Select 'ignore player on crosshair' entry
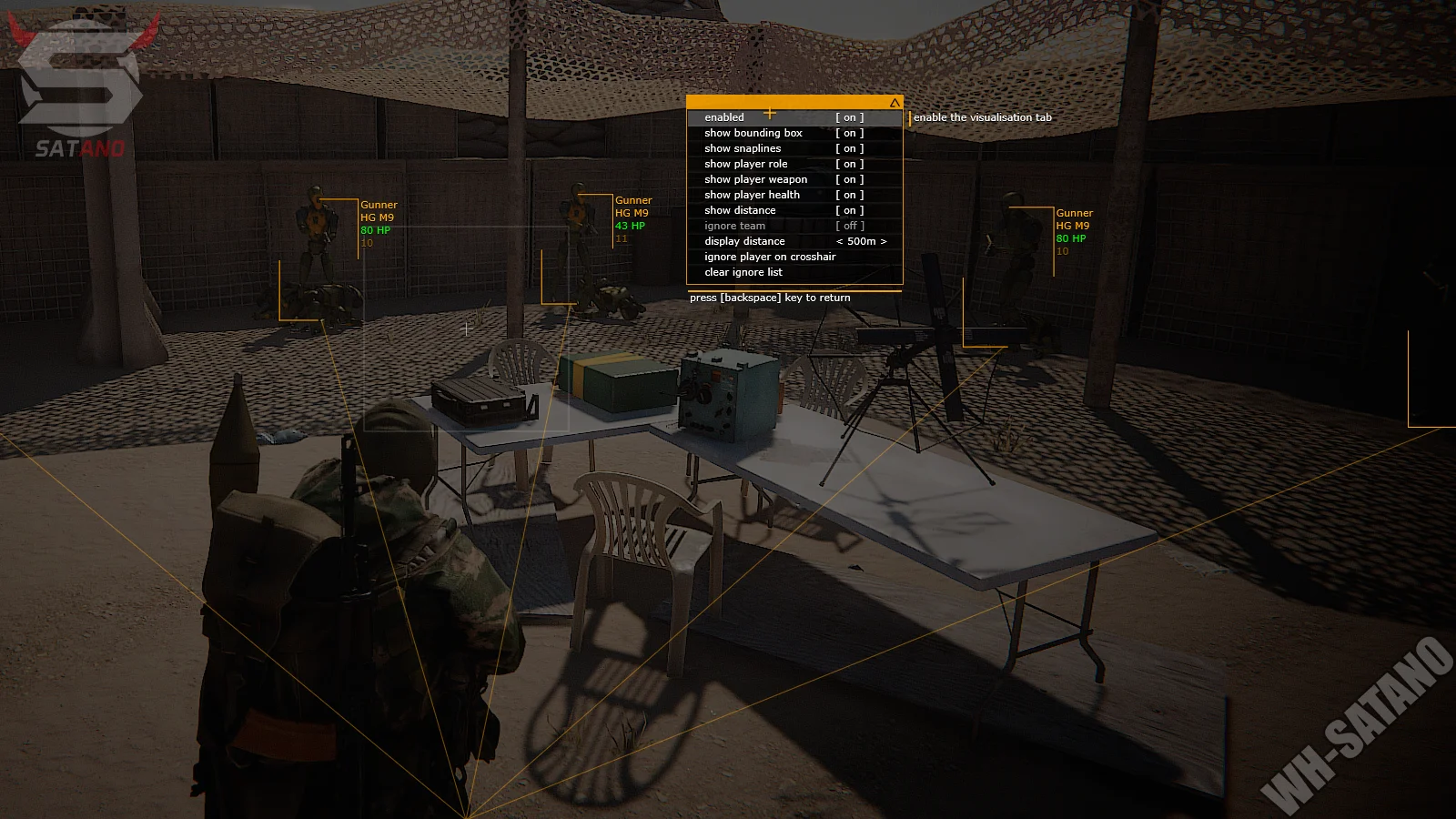 click(769, 257)
